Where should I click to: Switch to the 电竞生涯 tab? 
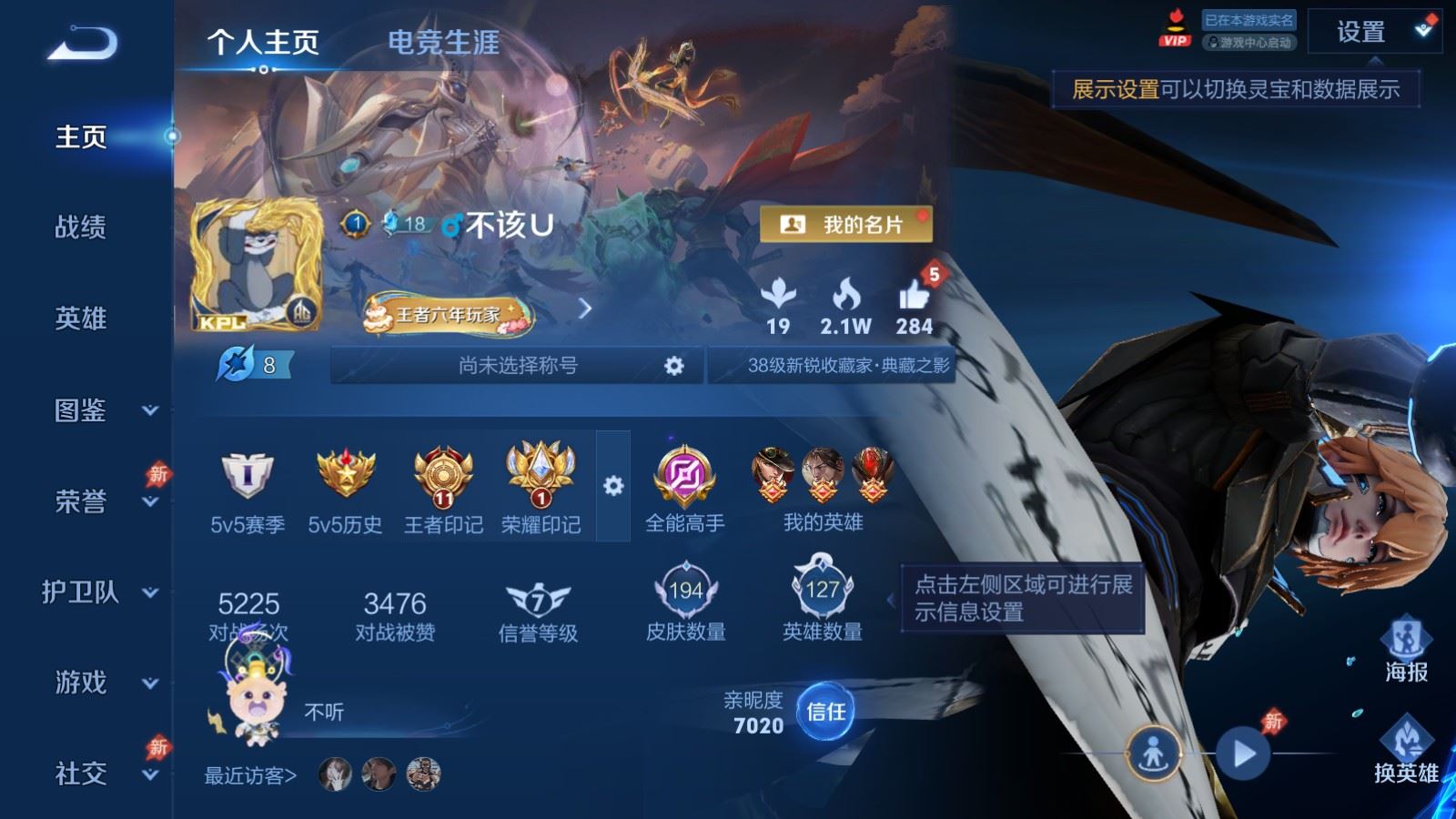(x=445, y=43)
